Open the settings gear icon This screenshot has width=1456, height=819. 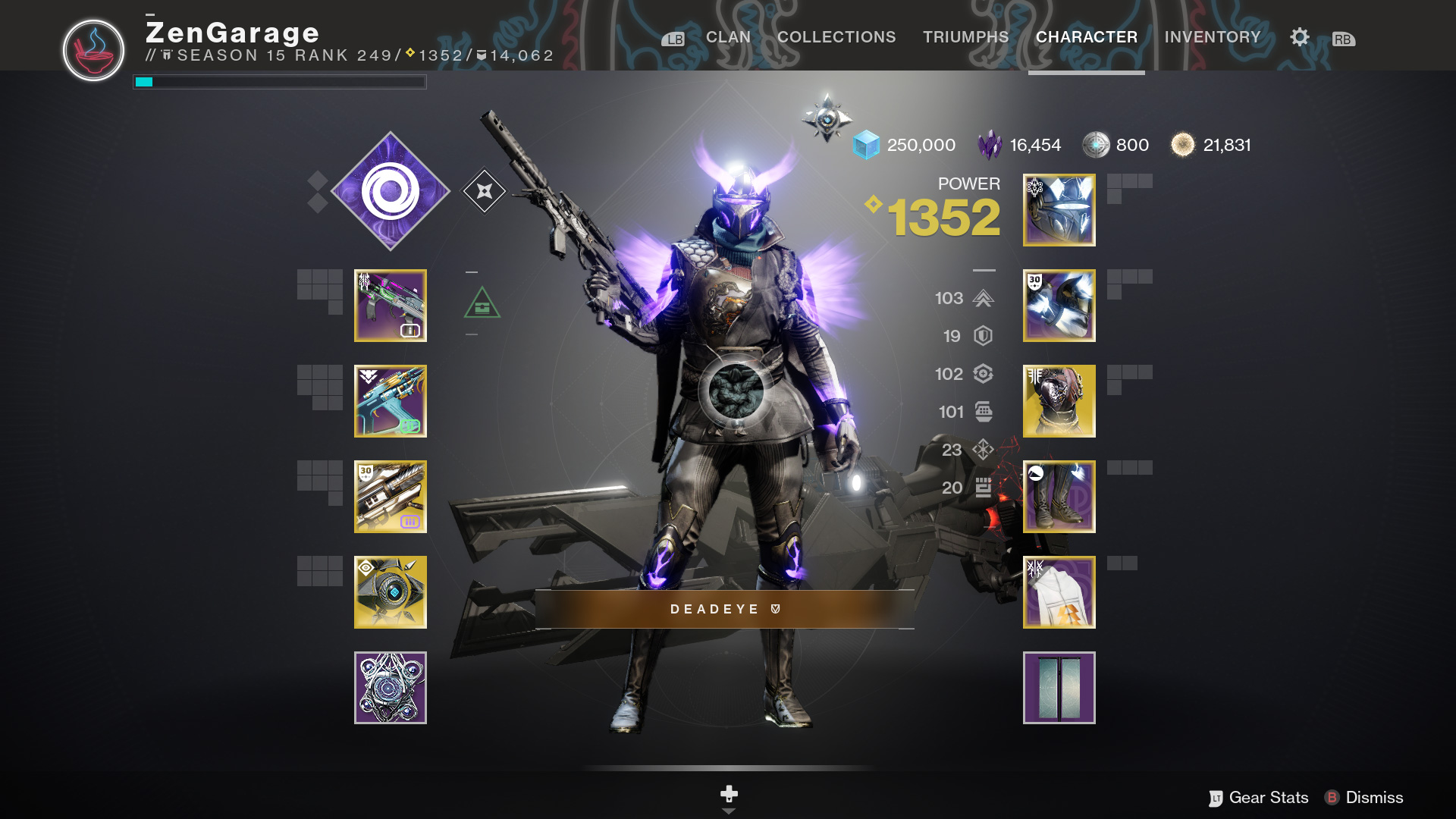click(1300, 37)
